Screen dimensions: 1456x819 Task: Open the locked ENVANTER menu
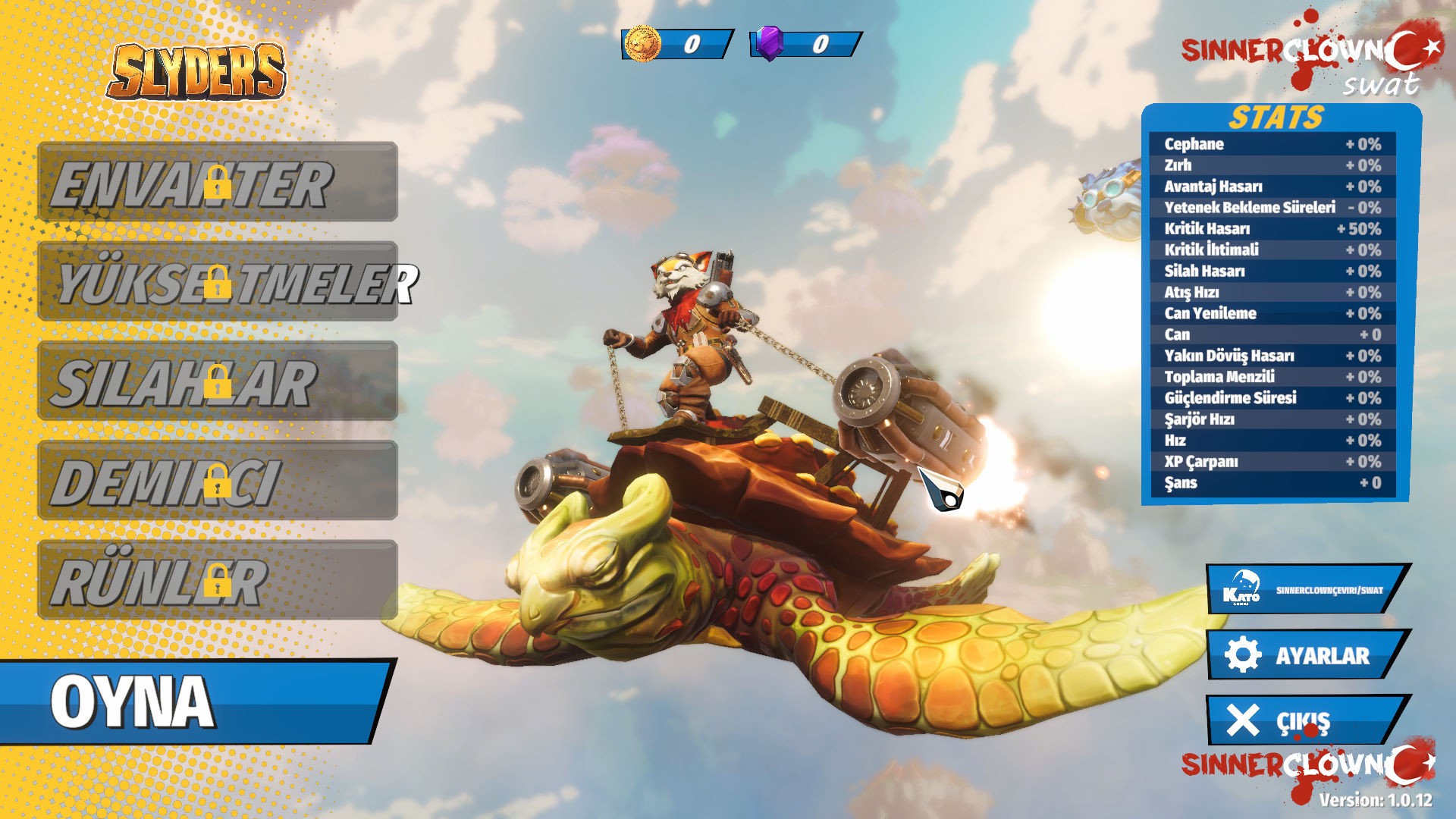[x=218, y=182]
